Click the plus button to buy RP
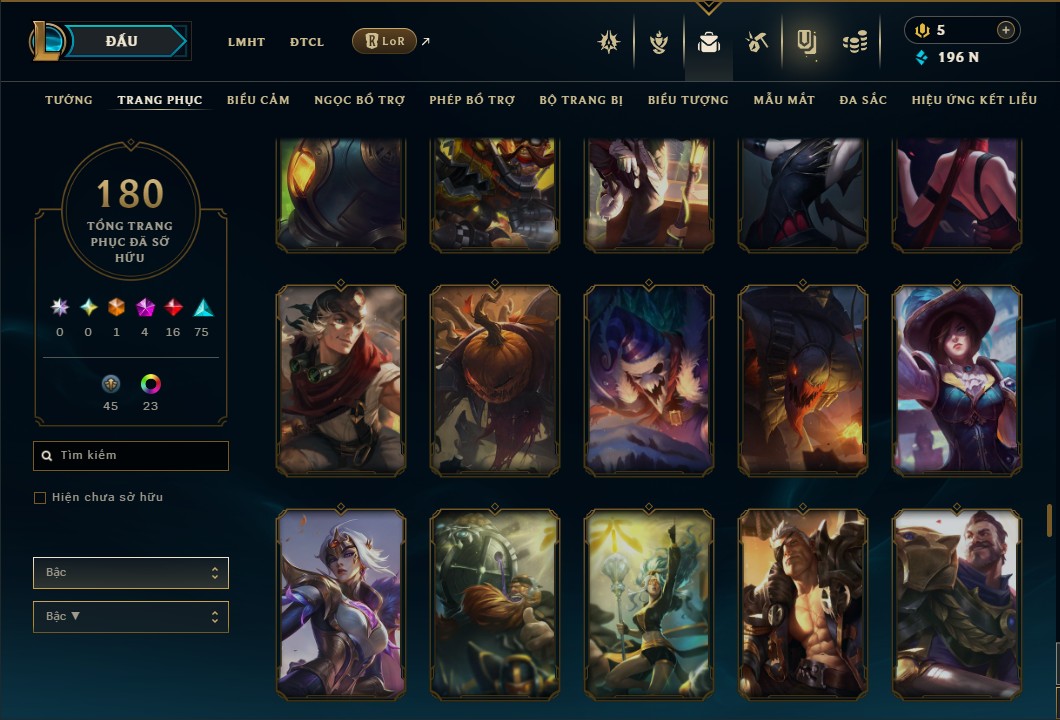1060x720 pixels. click(1005, 30)
